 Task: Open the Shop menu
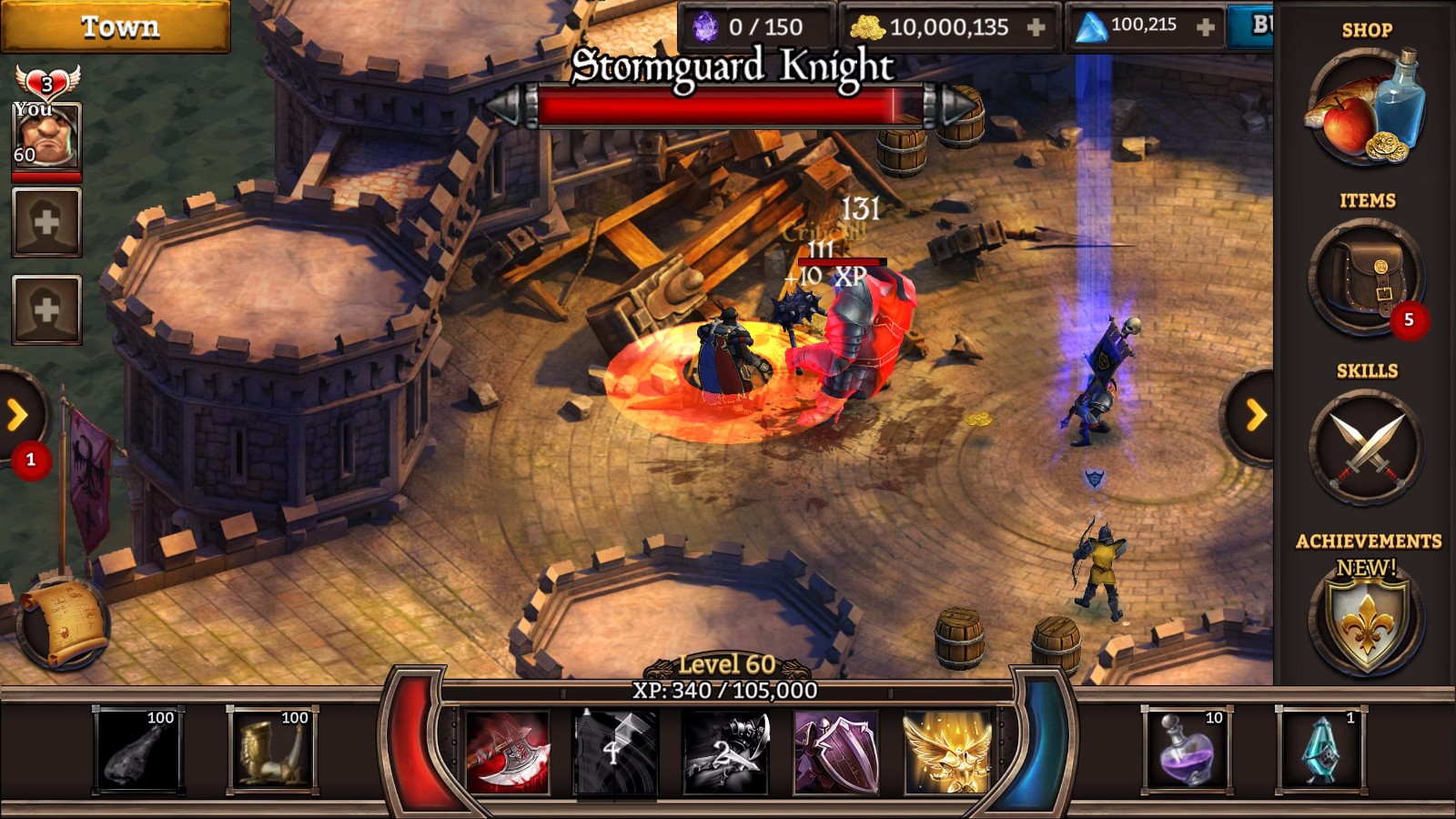[1366, 107]
